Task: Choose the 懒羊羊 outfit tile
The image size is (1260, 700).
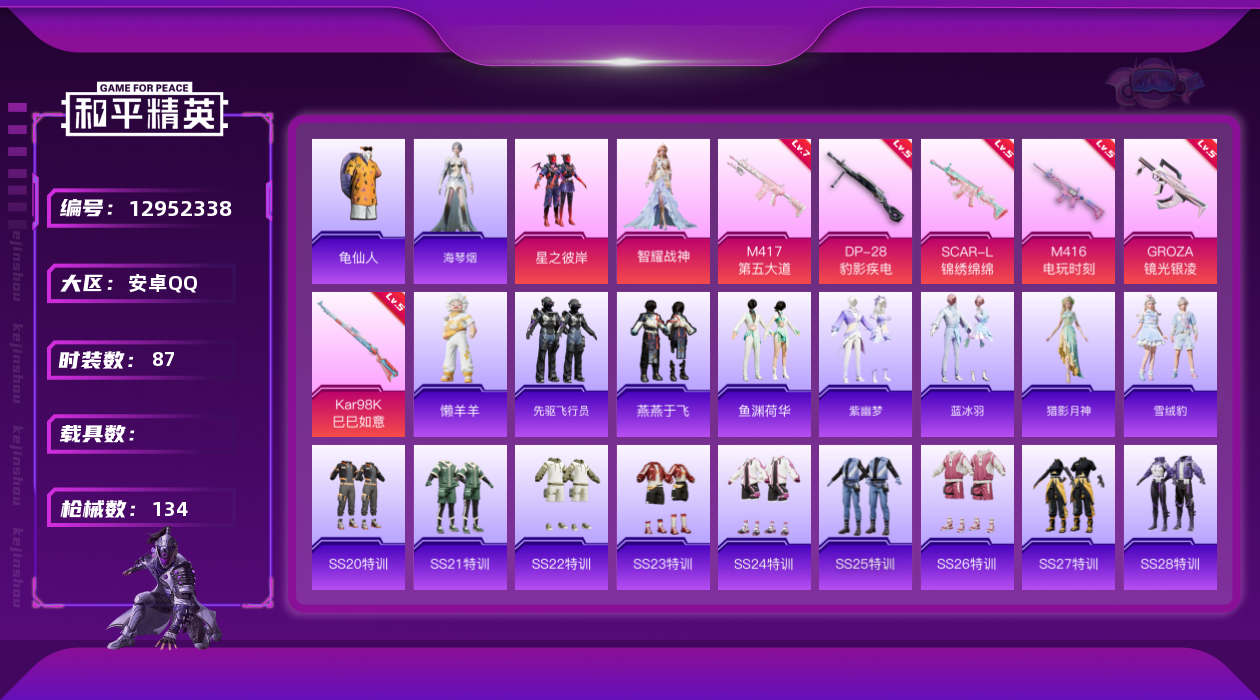Action: coord(460,364)
